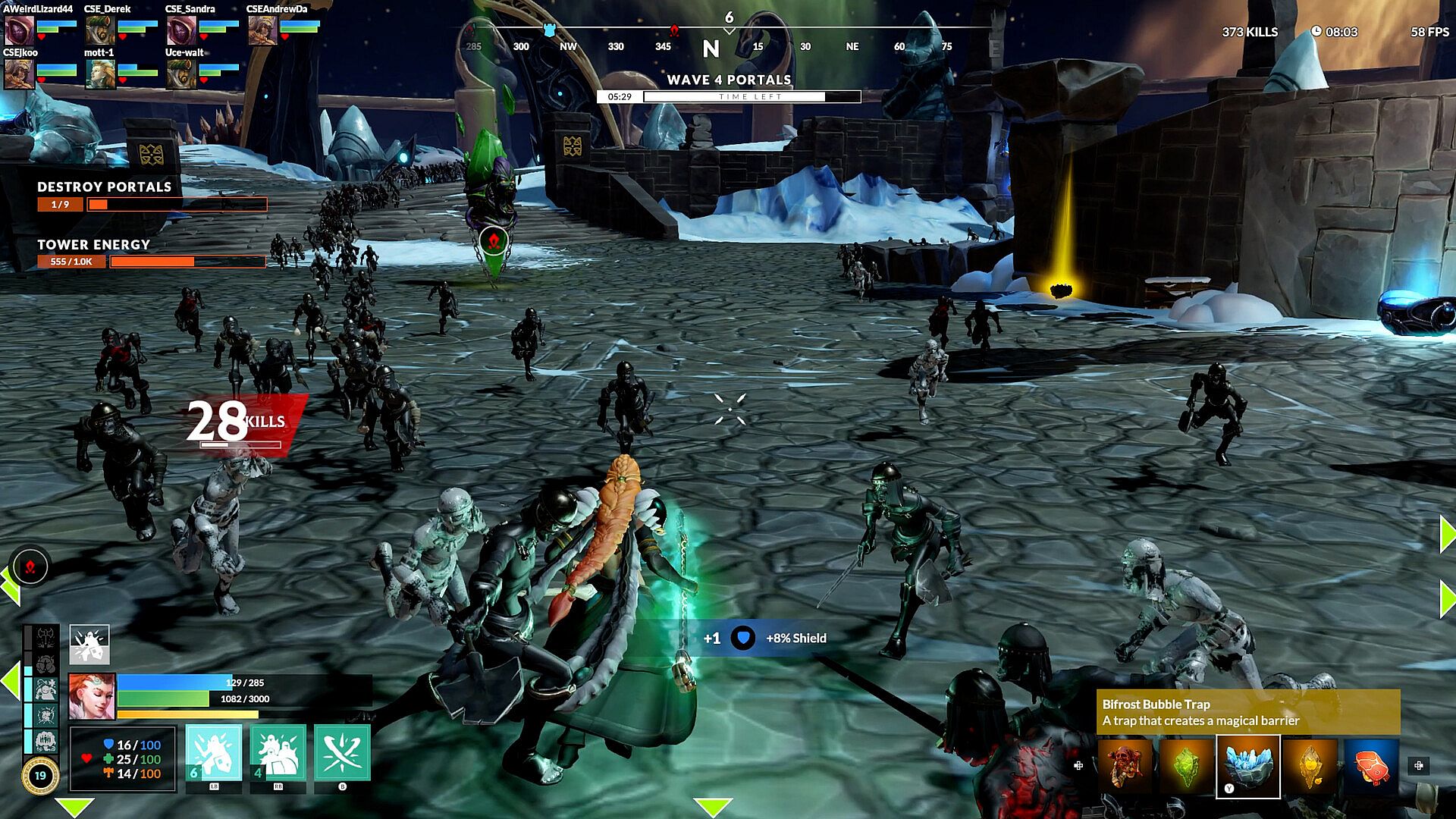Activate the charging warrior ability marked 6

214,752
